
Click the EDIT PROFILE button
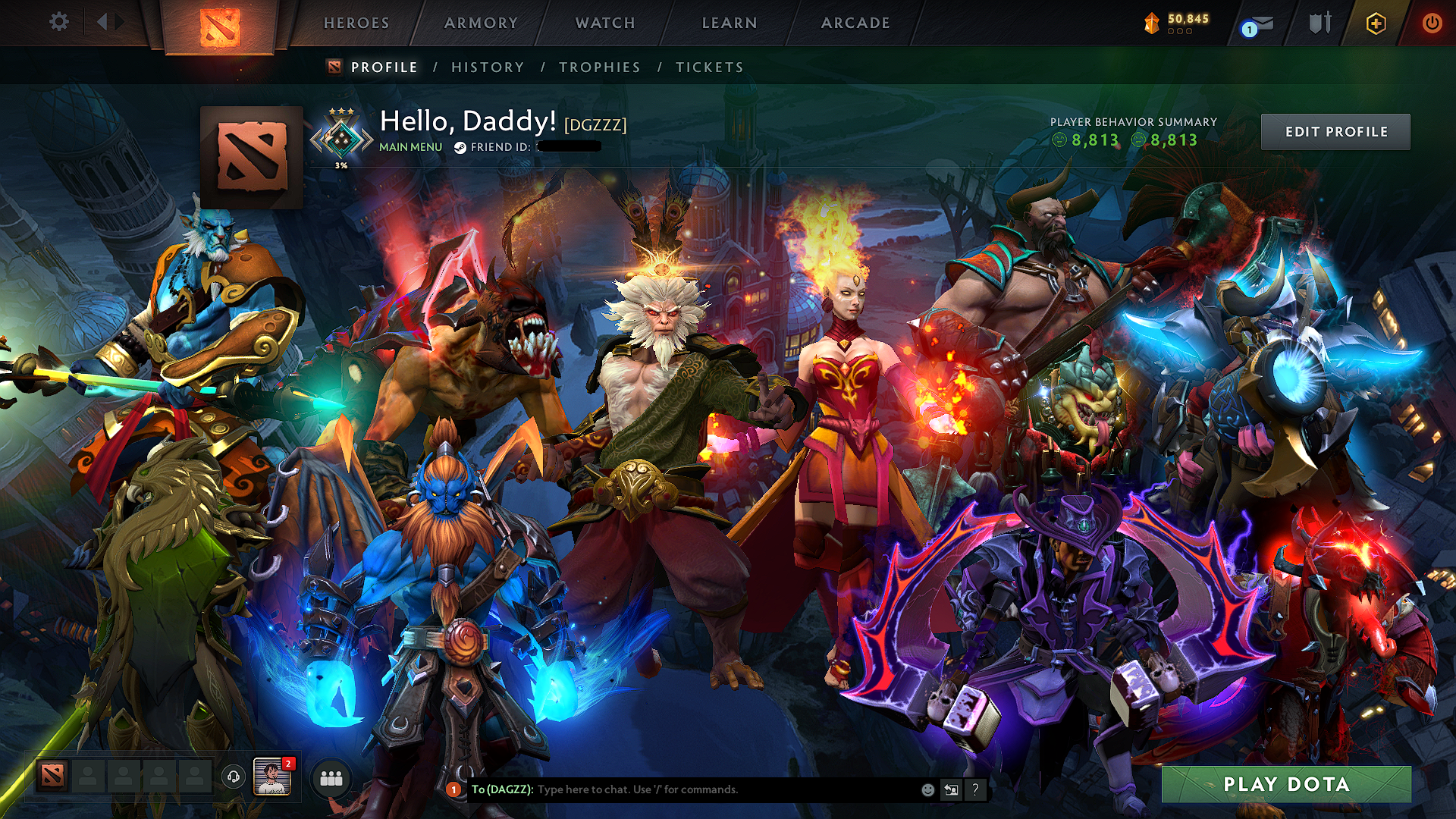point(1336,131)
